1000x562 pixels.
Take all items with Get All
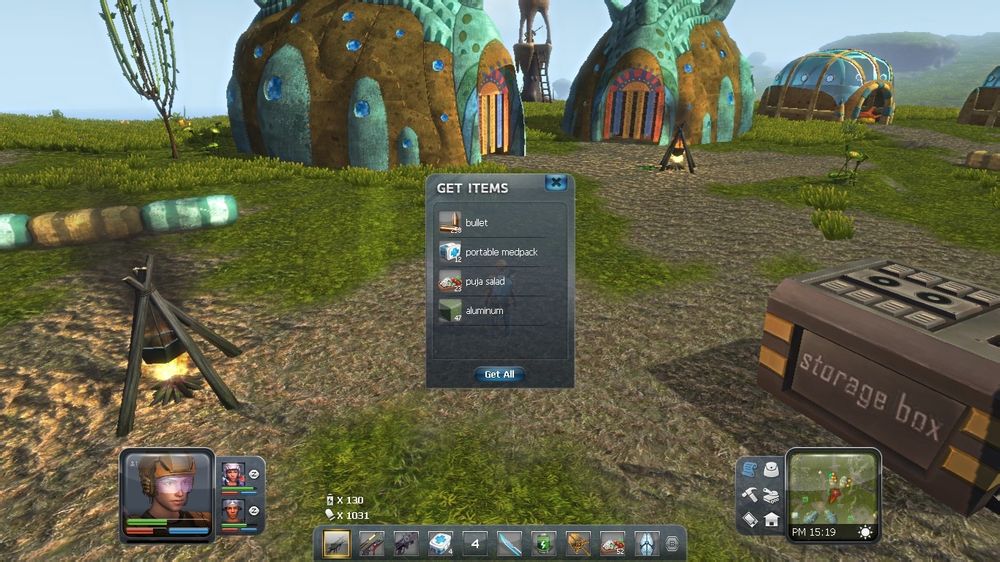click(x=499, y=374)
